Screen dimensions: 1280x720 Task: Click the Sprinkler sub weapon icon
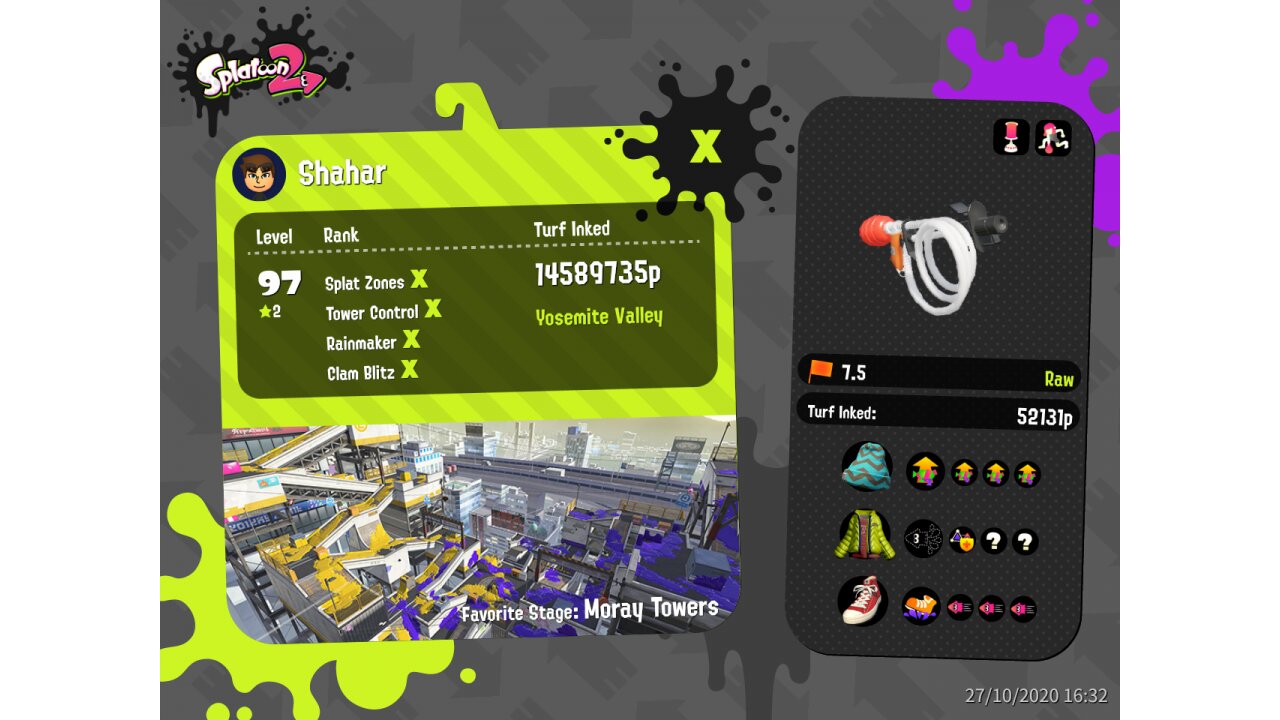[x=1011, y=138]
